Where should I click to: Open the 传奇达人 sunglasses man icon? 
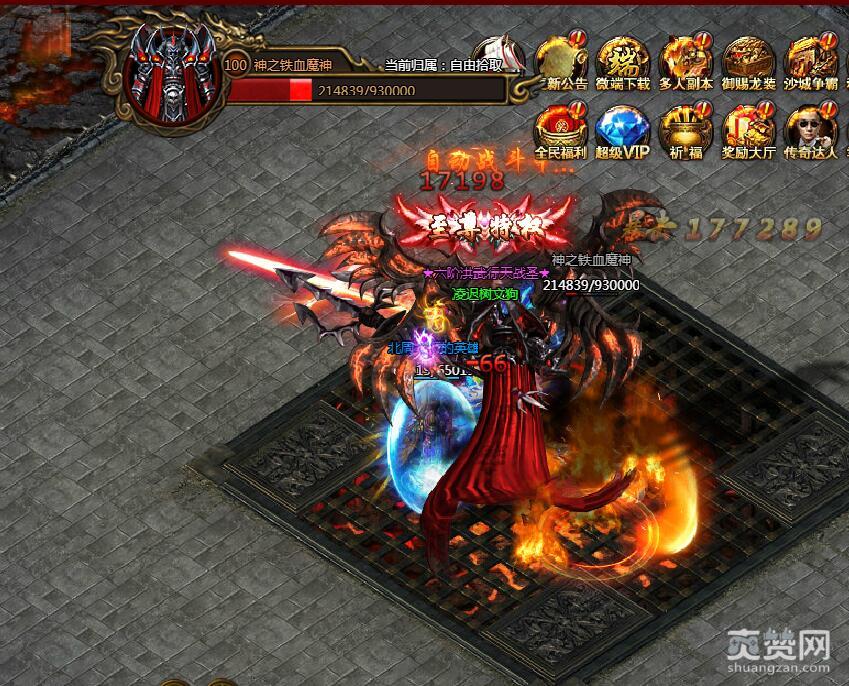tap(810, 130)
